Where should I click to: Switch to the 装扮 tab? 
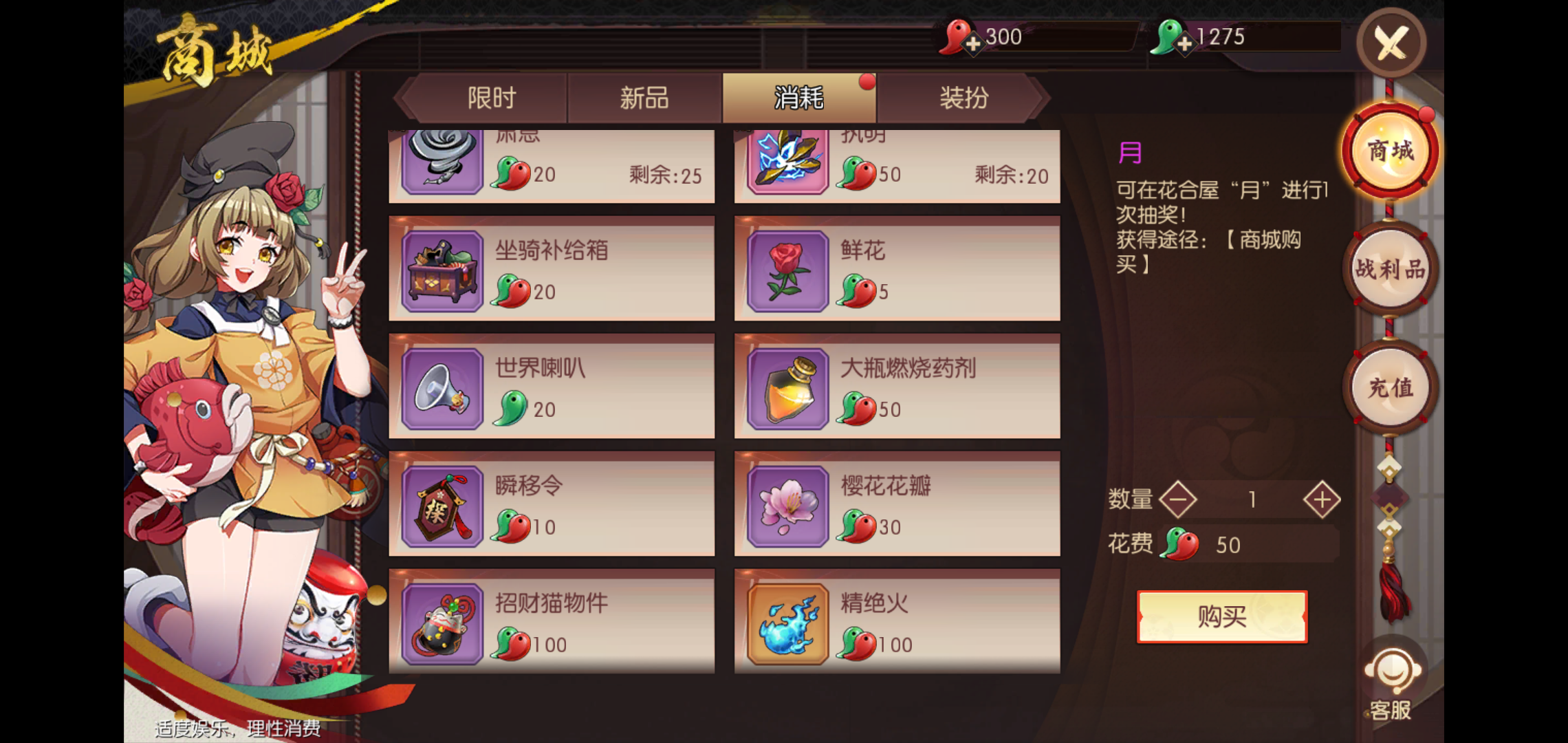coord(964,98)
